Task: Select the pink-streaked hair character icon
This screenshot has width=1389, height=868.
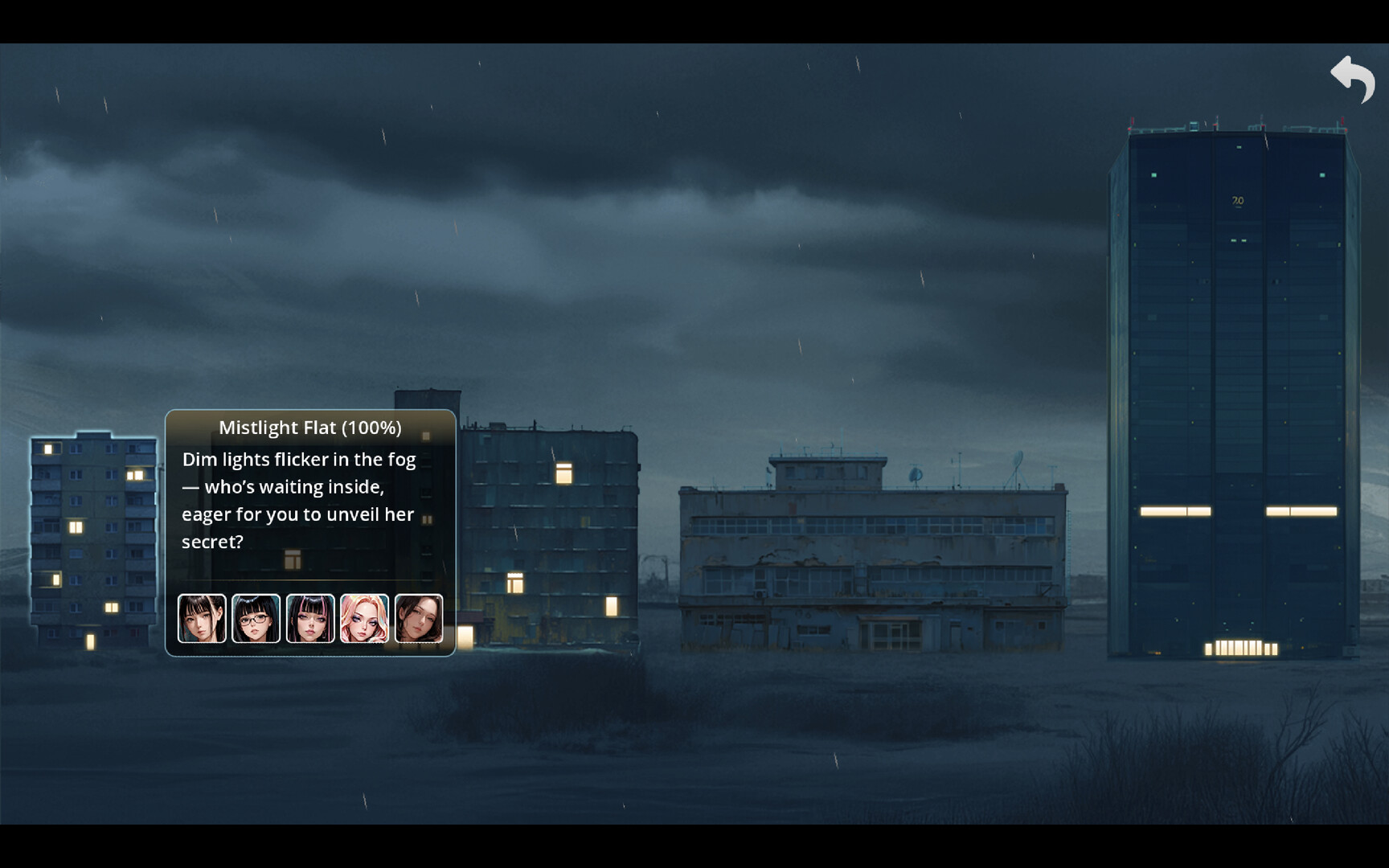Action: pos(310,617)
